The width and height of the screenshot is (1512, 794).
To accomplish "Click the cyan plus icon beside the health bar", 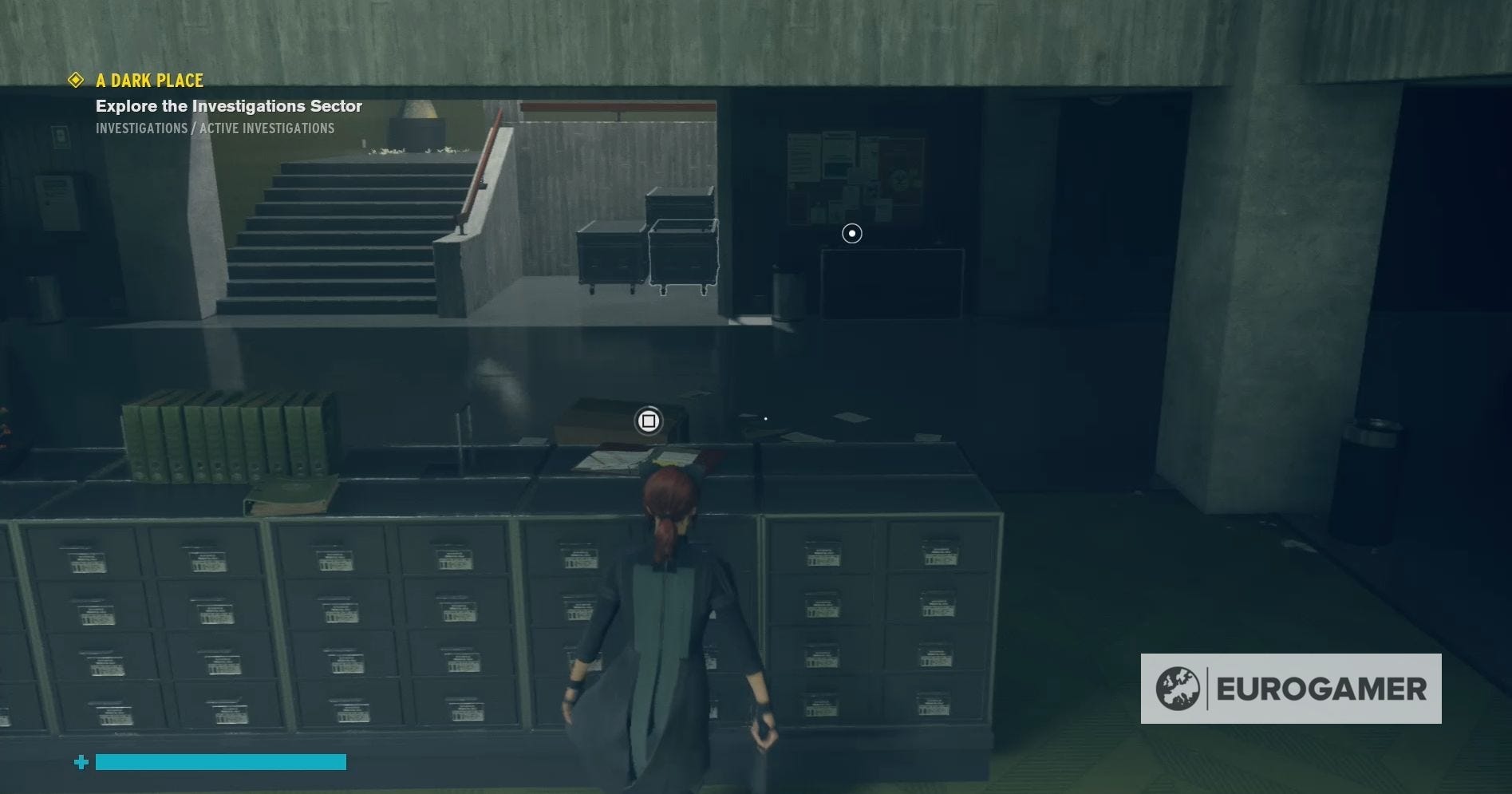I will (80, 763).
